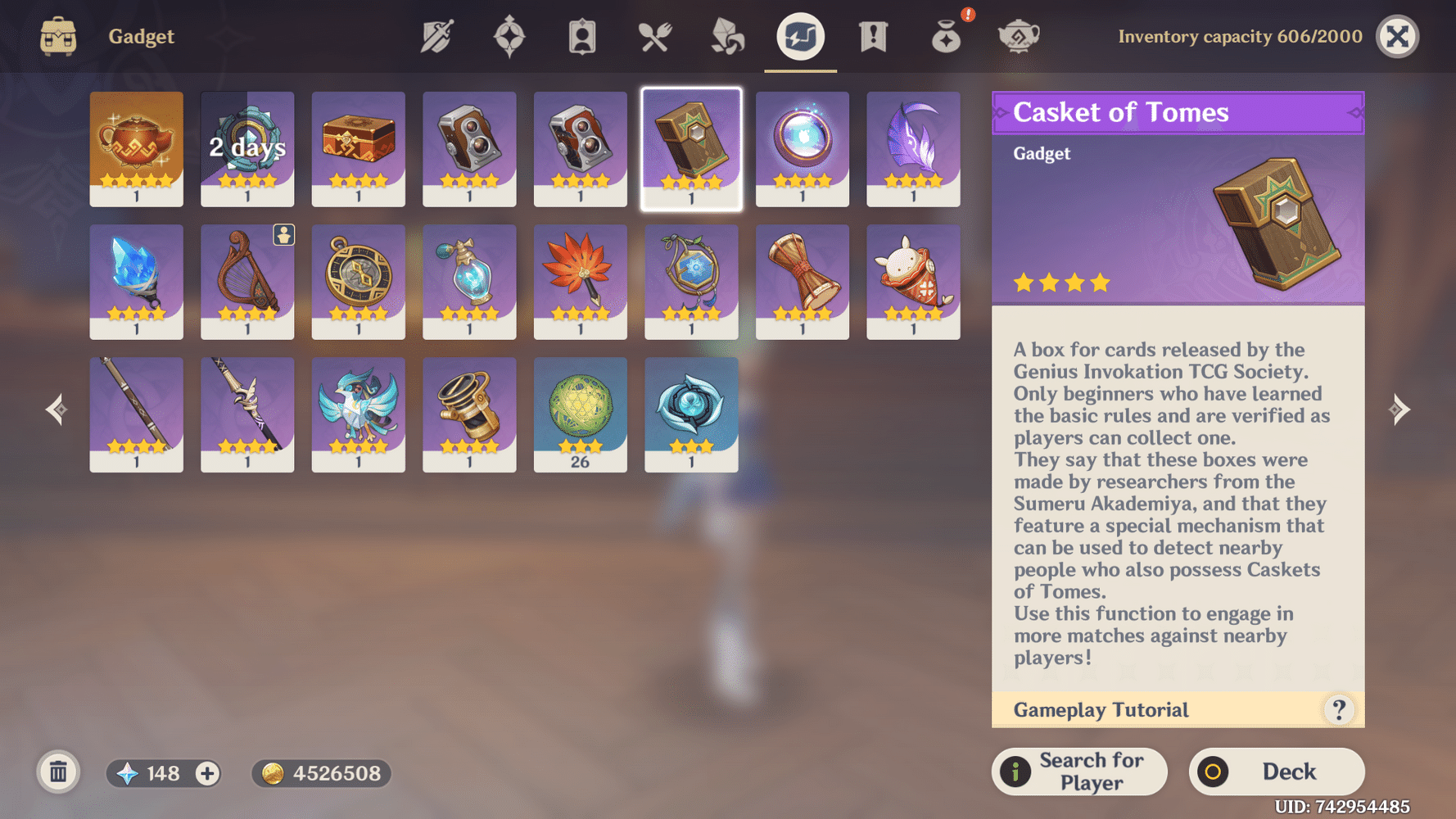Select the blue crystal Warming Bottle gadget
The image size is (1456, 819).
[136, 282]
